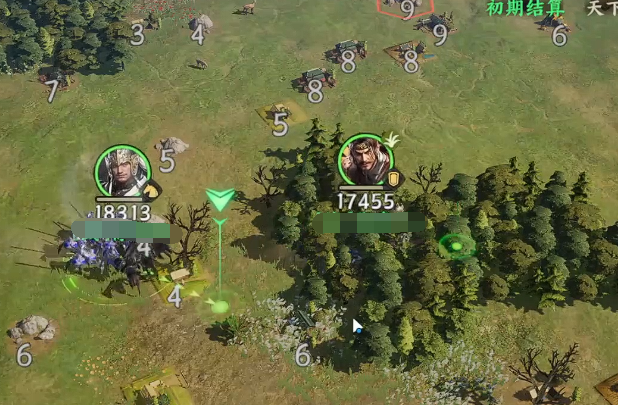Select the army portrait with 18313 troops

tap(123, 172)
